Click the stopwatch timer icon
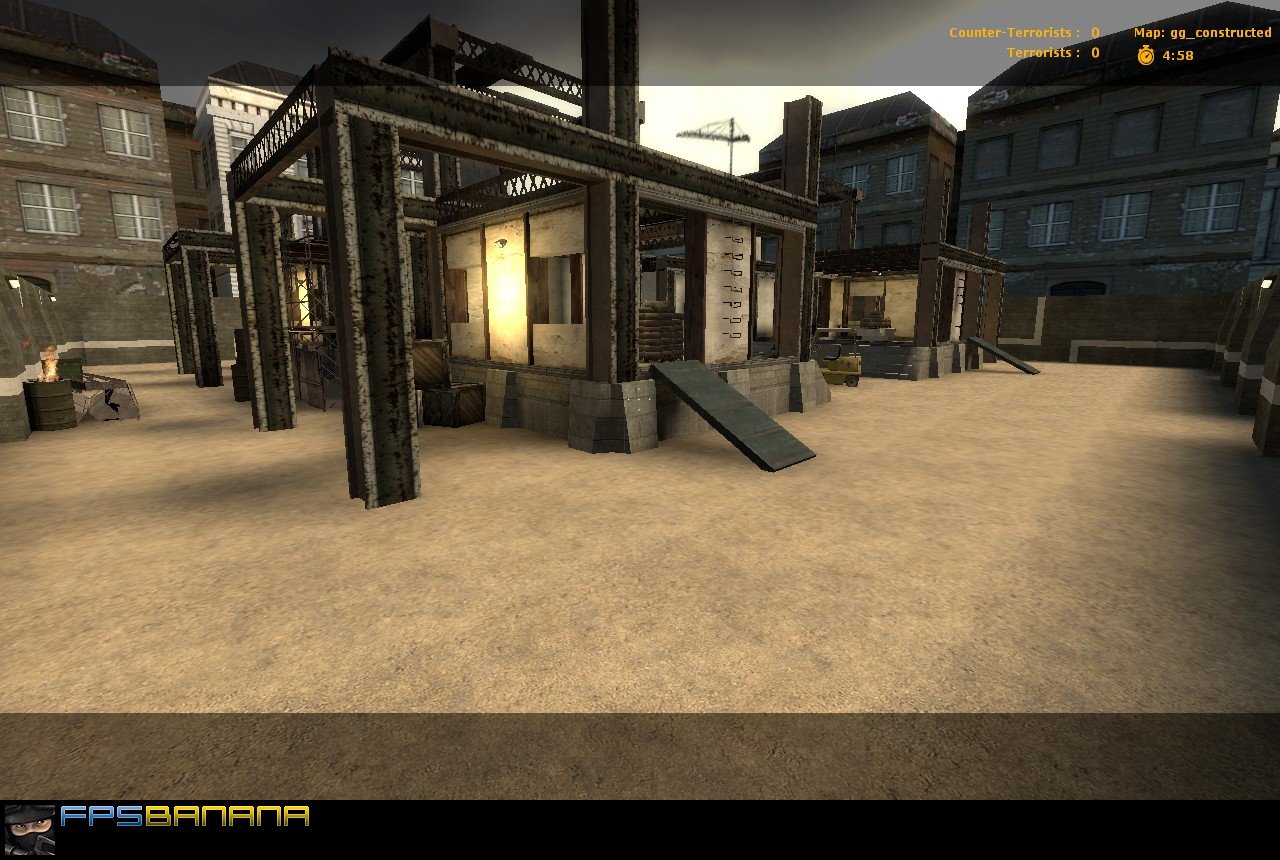This screenshot has height=860, width=1280. (1148, 55)
